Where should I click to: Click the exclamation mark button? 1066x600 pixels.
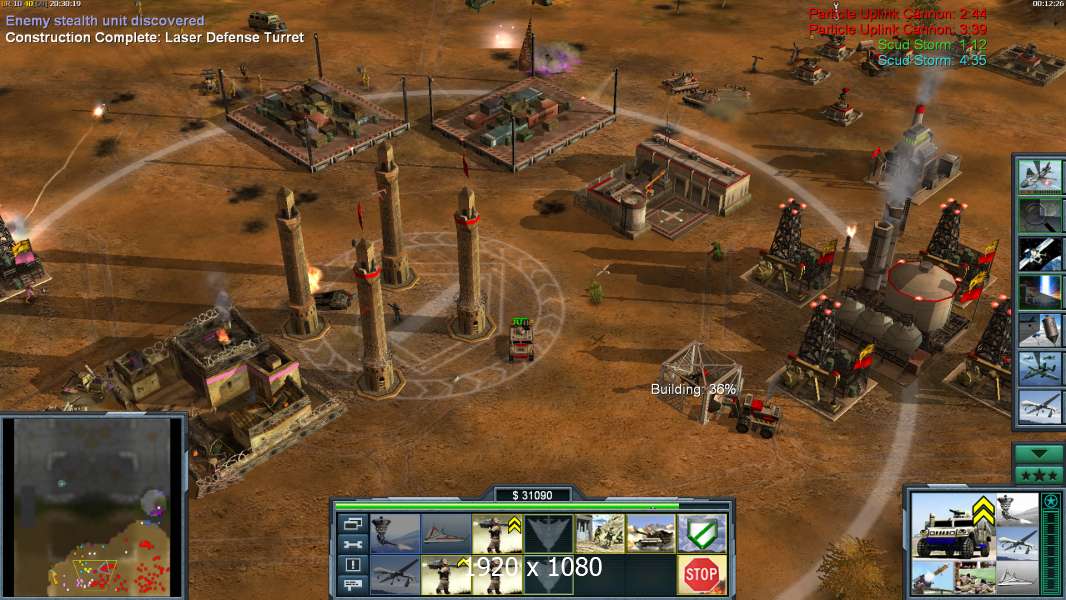point(352,565)
